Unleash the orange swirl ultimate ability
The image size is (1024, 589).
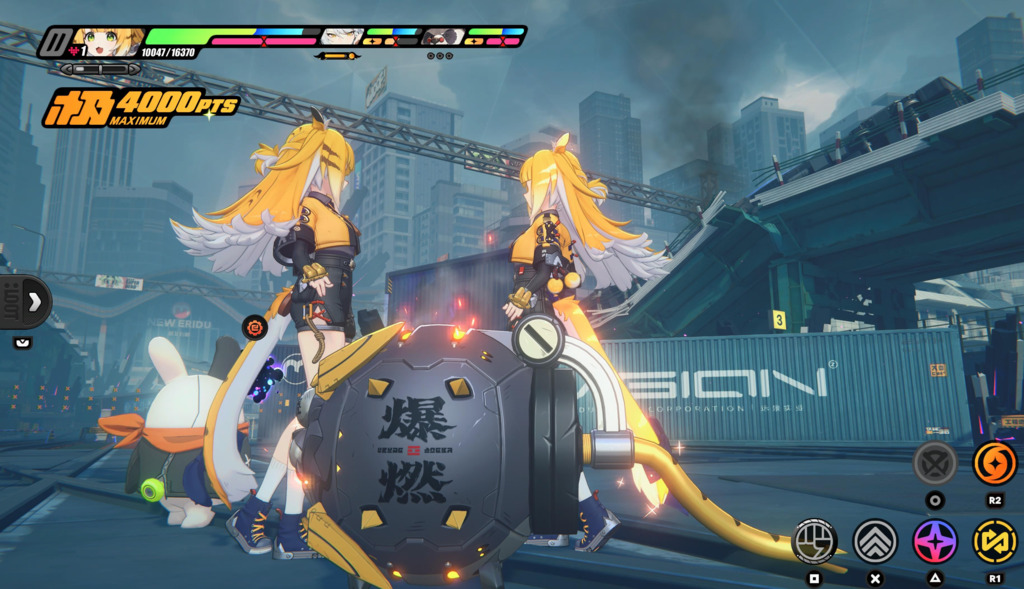995,463
